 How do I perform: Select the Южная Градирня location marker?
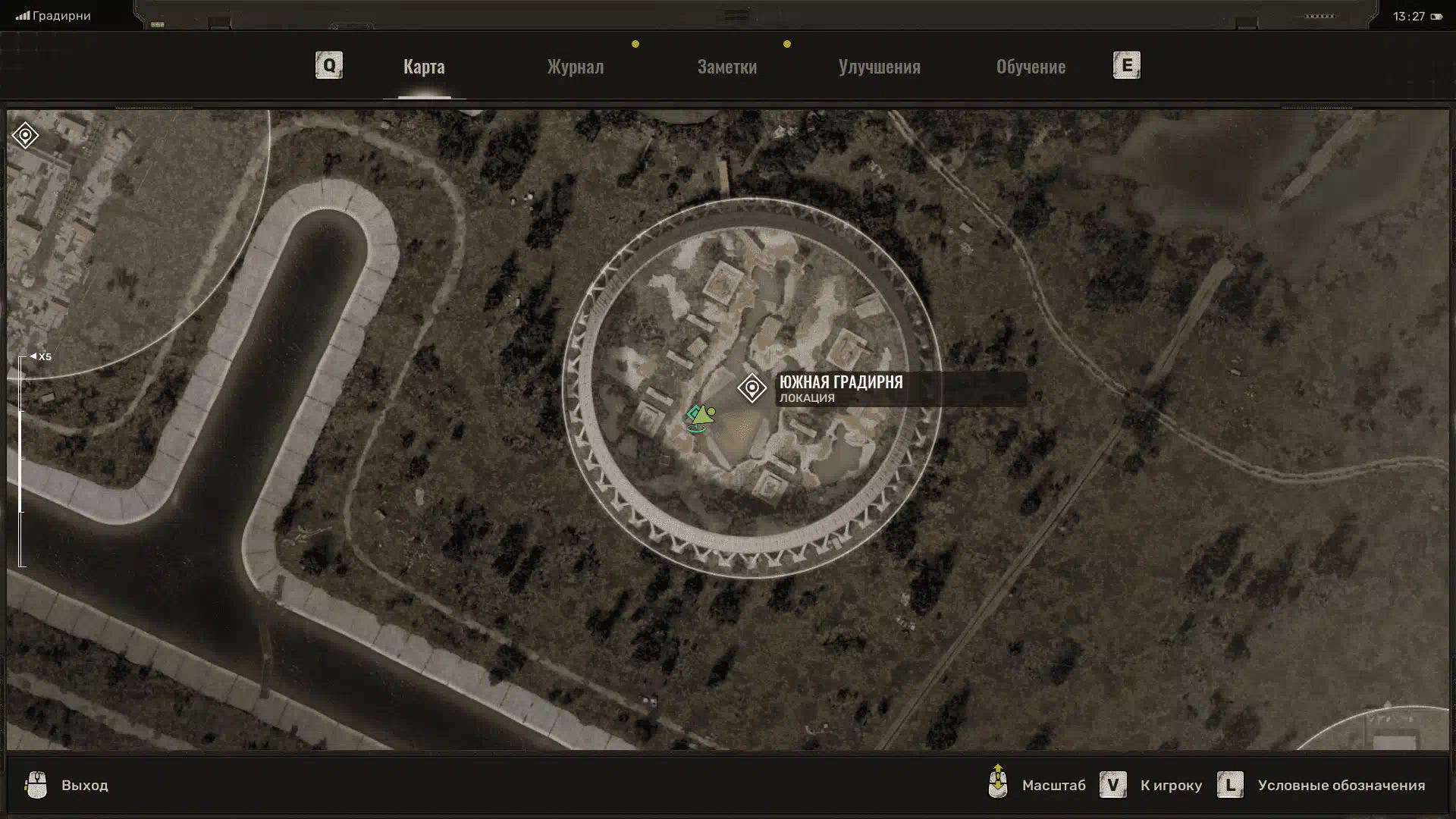(752, 388)
